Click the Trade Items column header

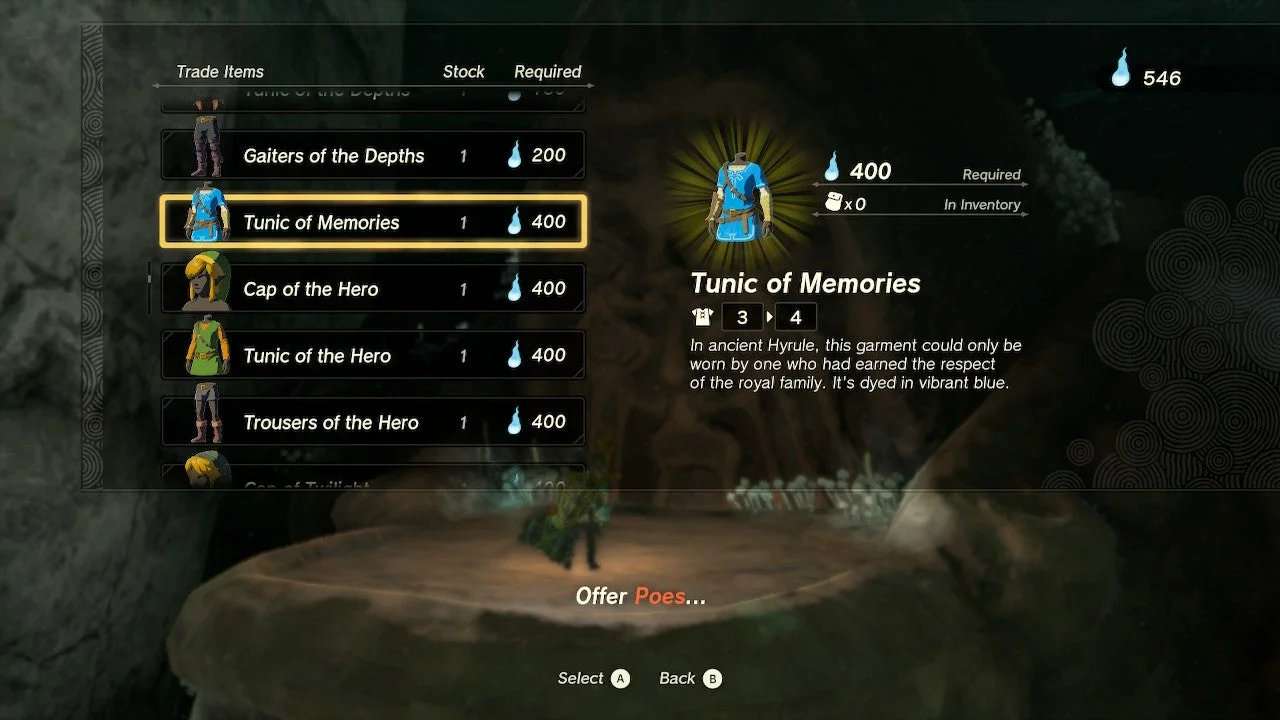(x=220, y=71)
